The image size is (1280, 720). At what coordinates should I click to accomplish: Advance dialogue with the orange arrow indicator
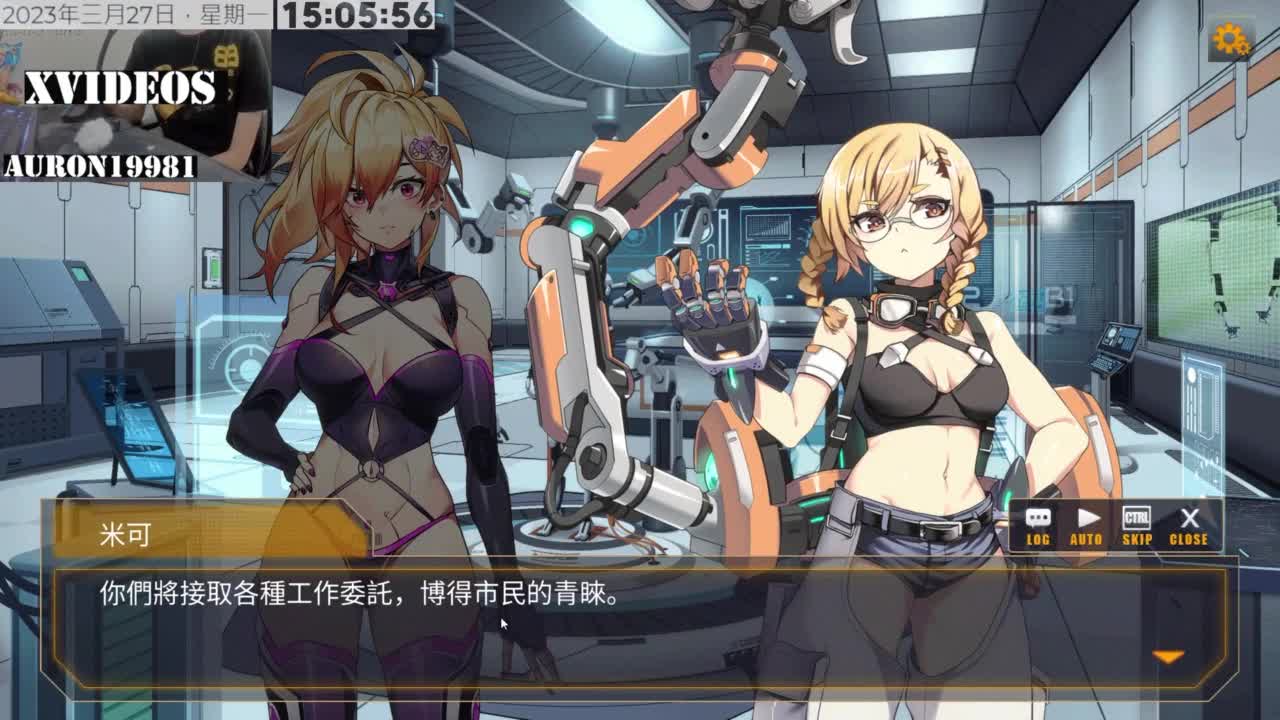click(x=1168, y=657)
